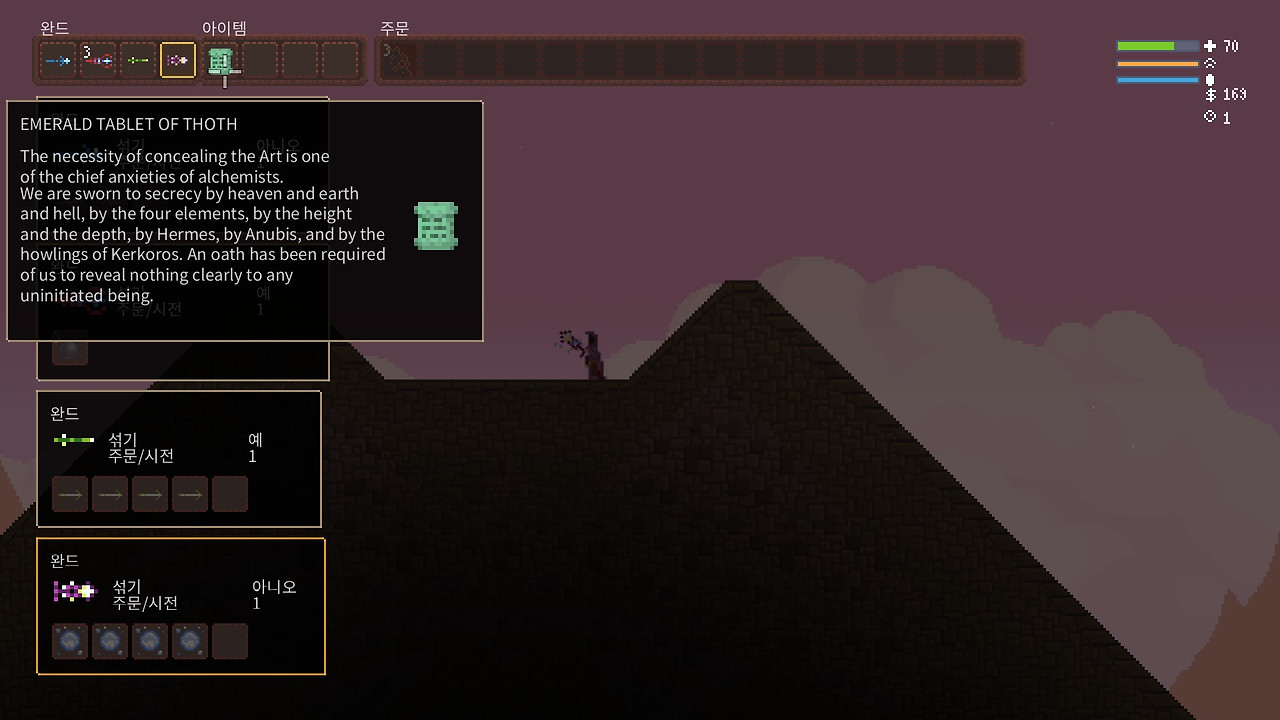1280x720 pixels.
Task: Select the blue wand in the top hotbar
Action: [58, 61]
